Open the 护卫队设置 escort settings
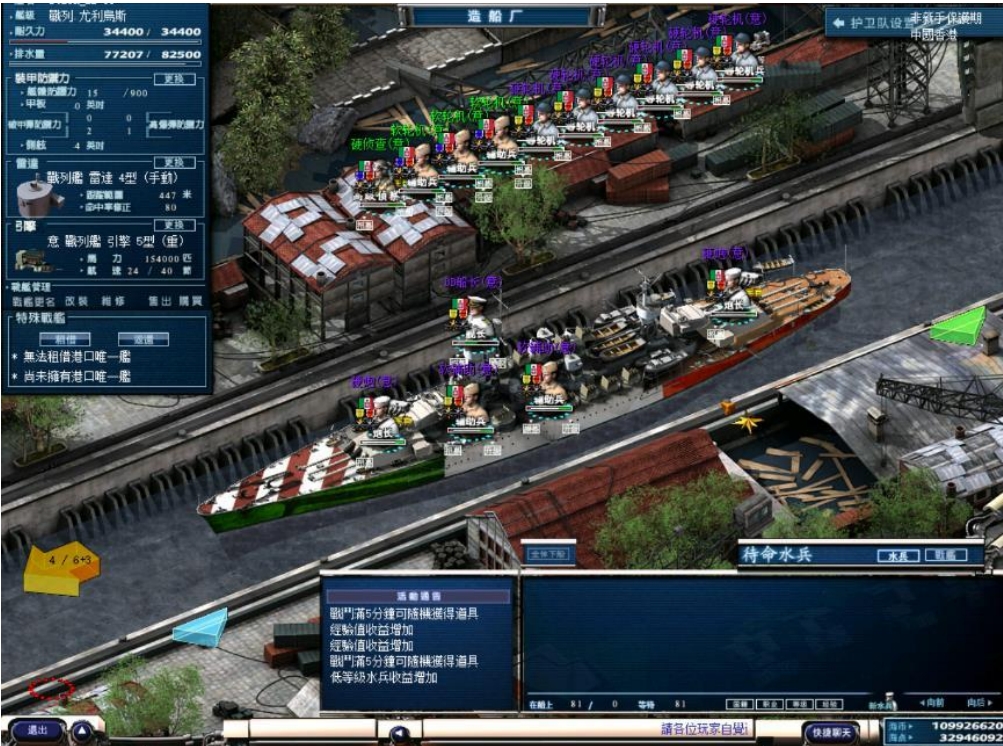 coord(872,21)
